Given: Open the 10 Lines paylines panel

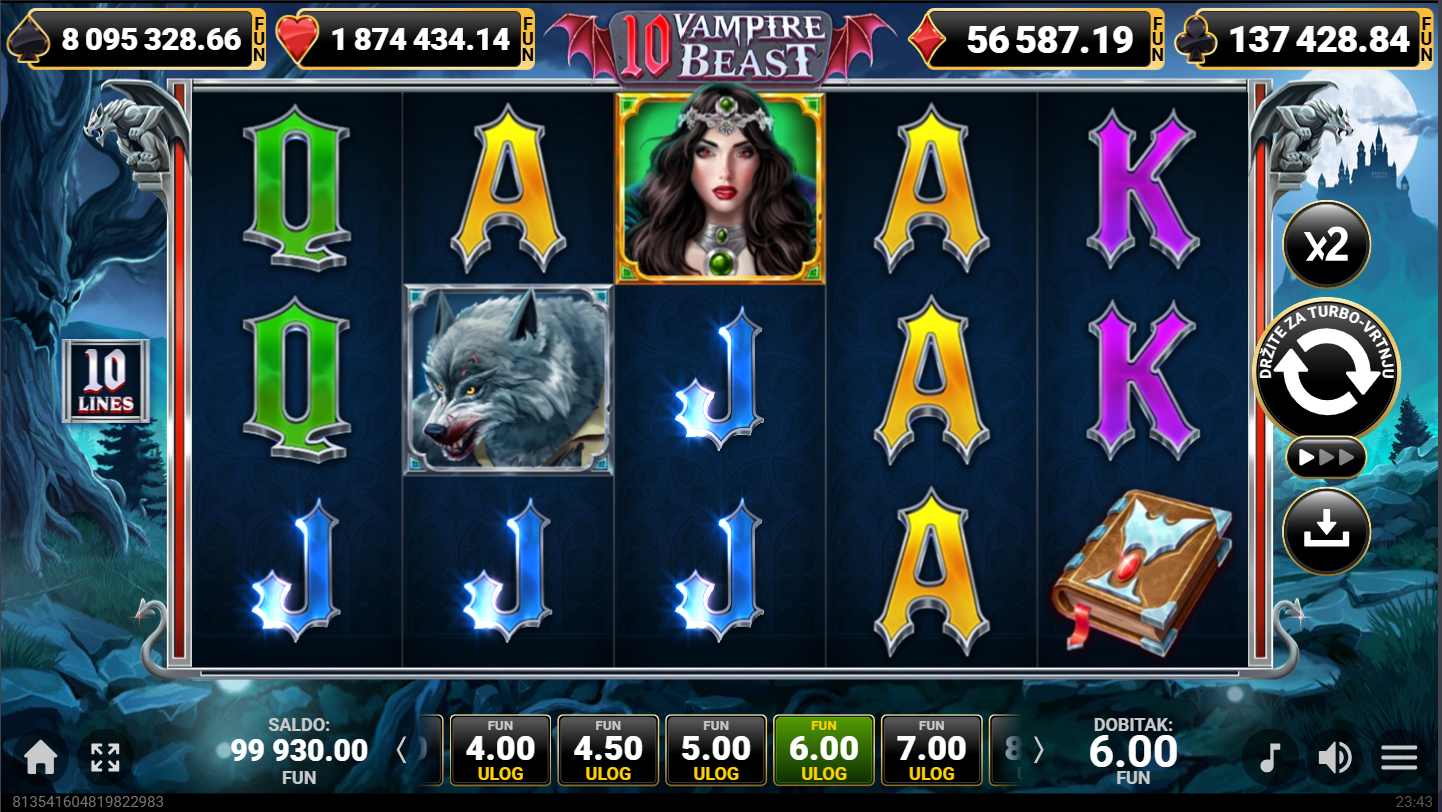Looking at the screenshot, I should [x=106, y=381].
